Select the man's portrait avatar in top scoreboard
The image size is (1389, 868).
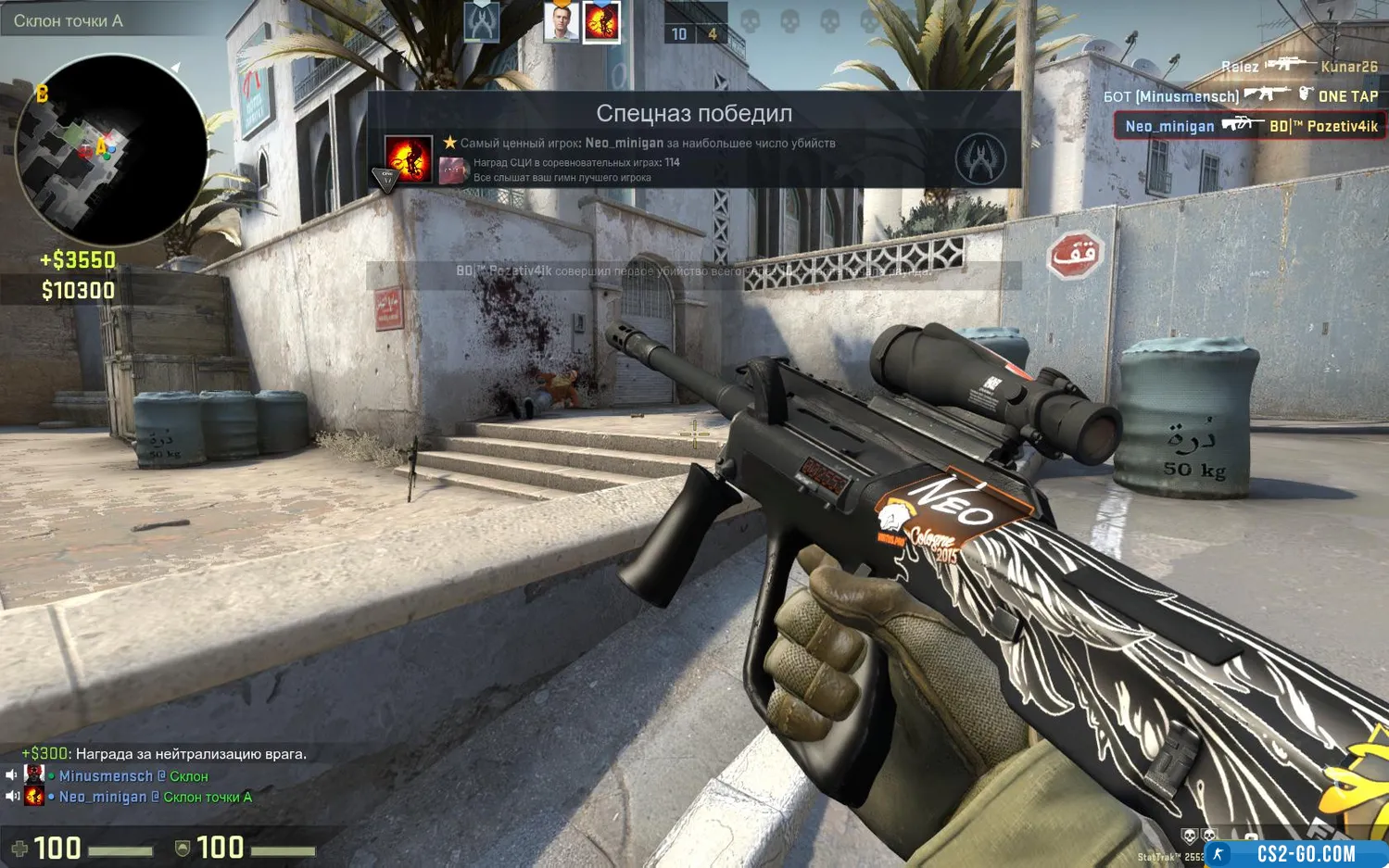(x=561, y=22)
